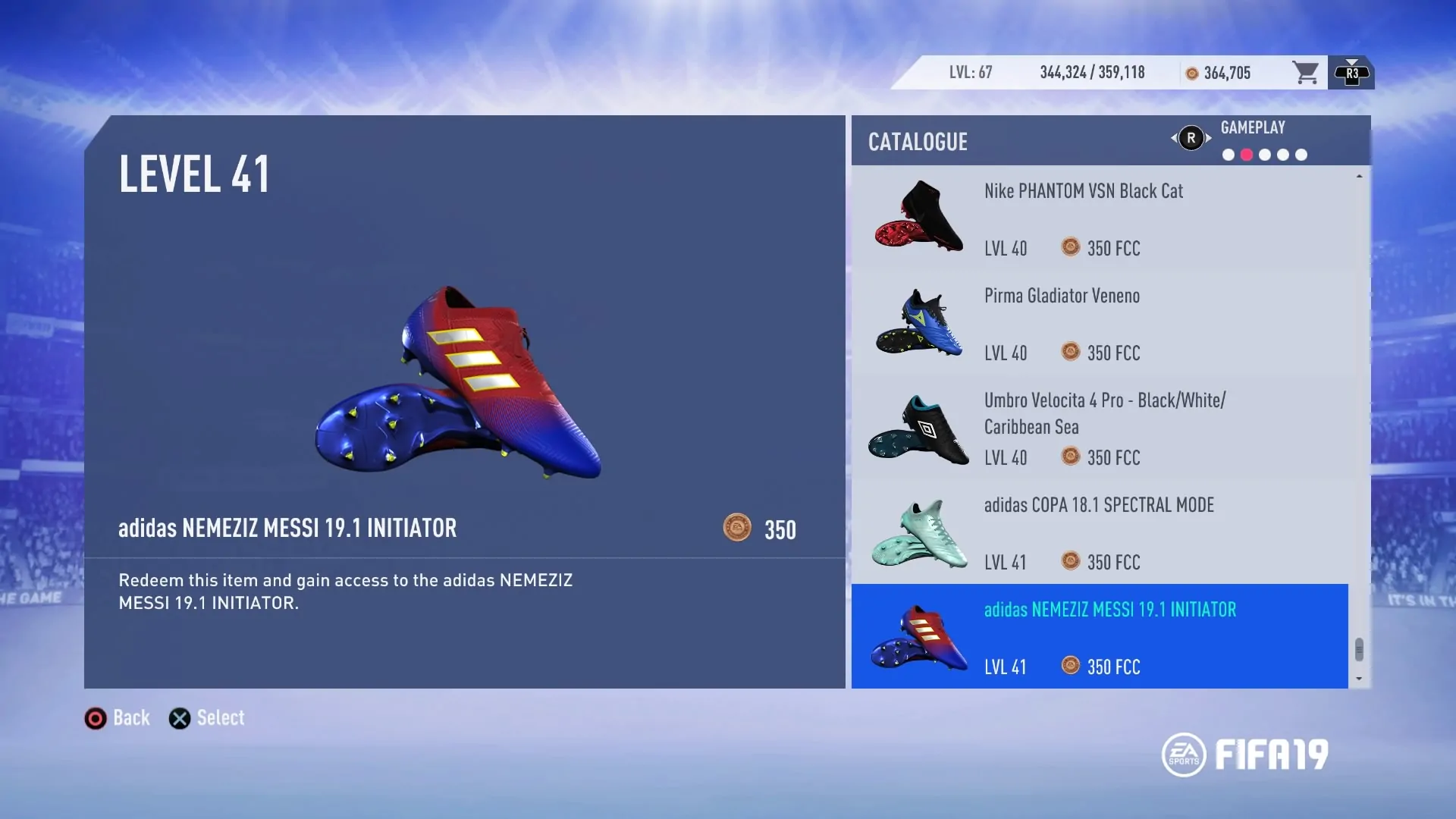The height and width of the screenshot is (819, 1456).
Task: Open the shopping cart icon
Action: pyautogui.click(x=1305, y=72)
